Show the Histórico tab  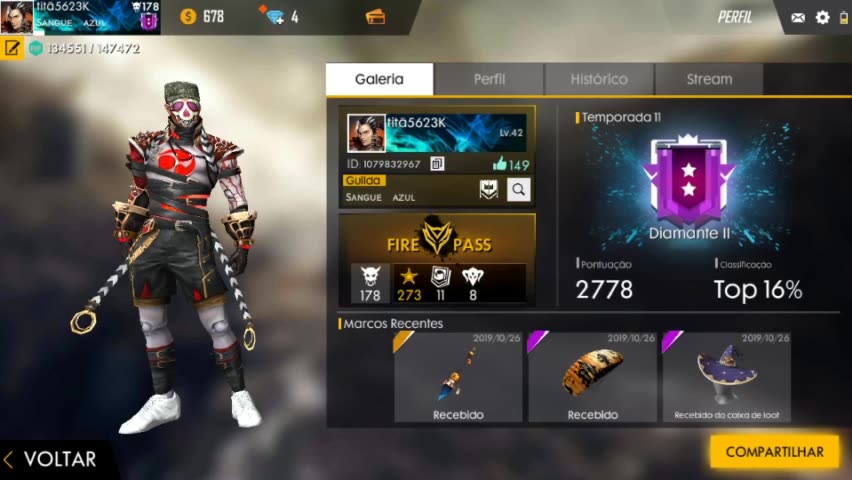[x=599, y=79]
